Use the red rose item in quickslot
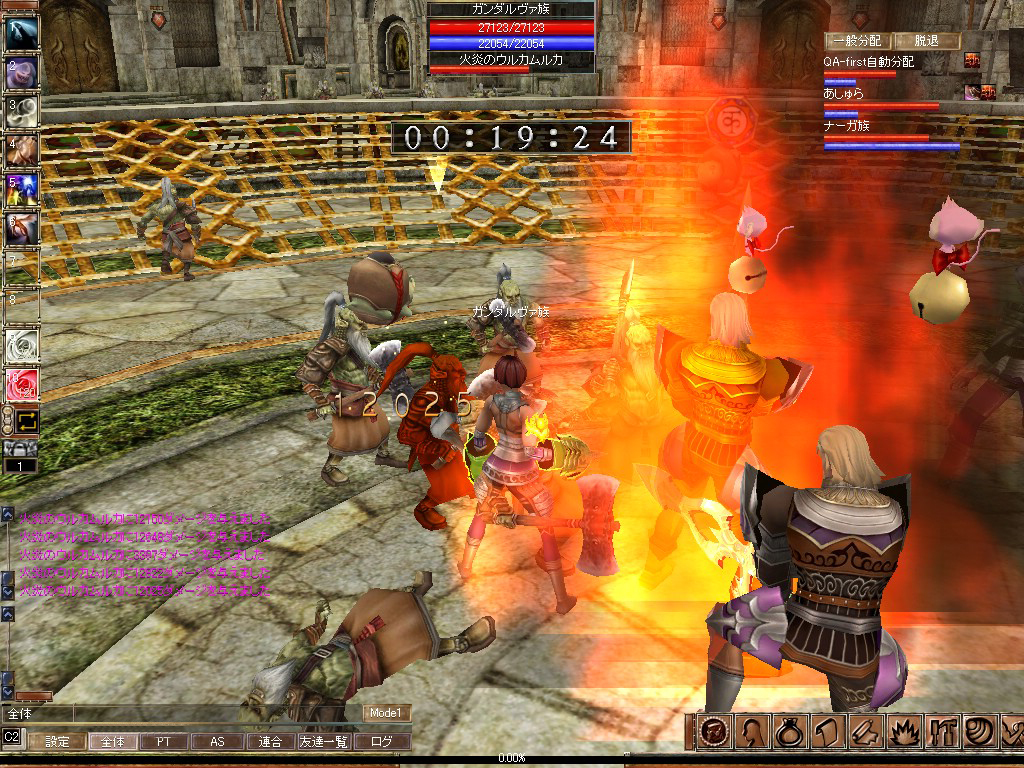The height and width of the screenshot is (768, 1024). pyautogui.click(x=22, y=385)
